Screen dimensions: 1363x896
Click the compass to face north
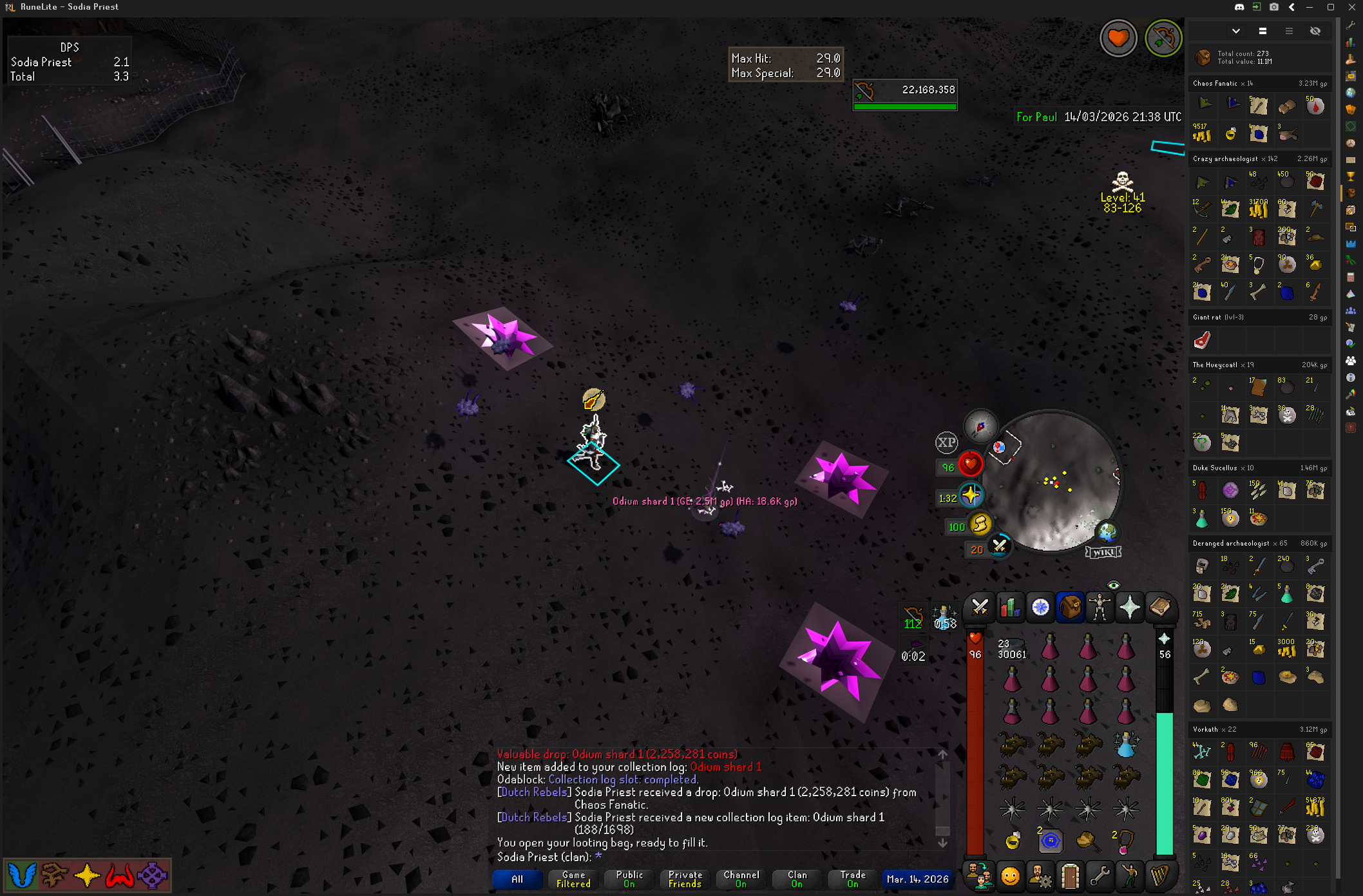coord(980,426)
